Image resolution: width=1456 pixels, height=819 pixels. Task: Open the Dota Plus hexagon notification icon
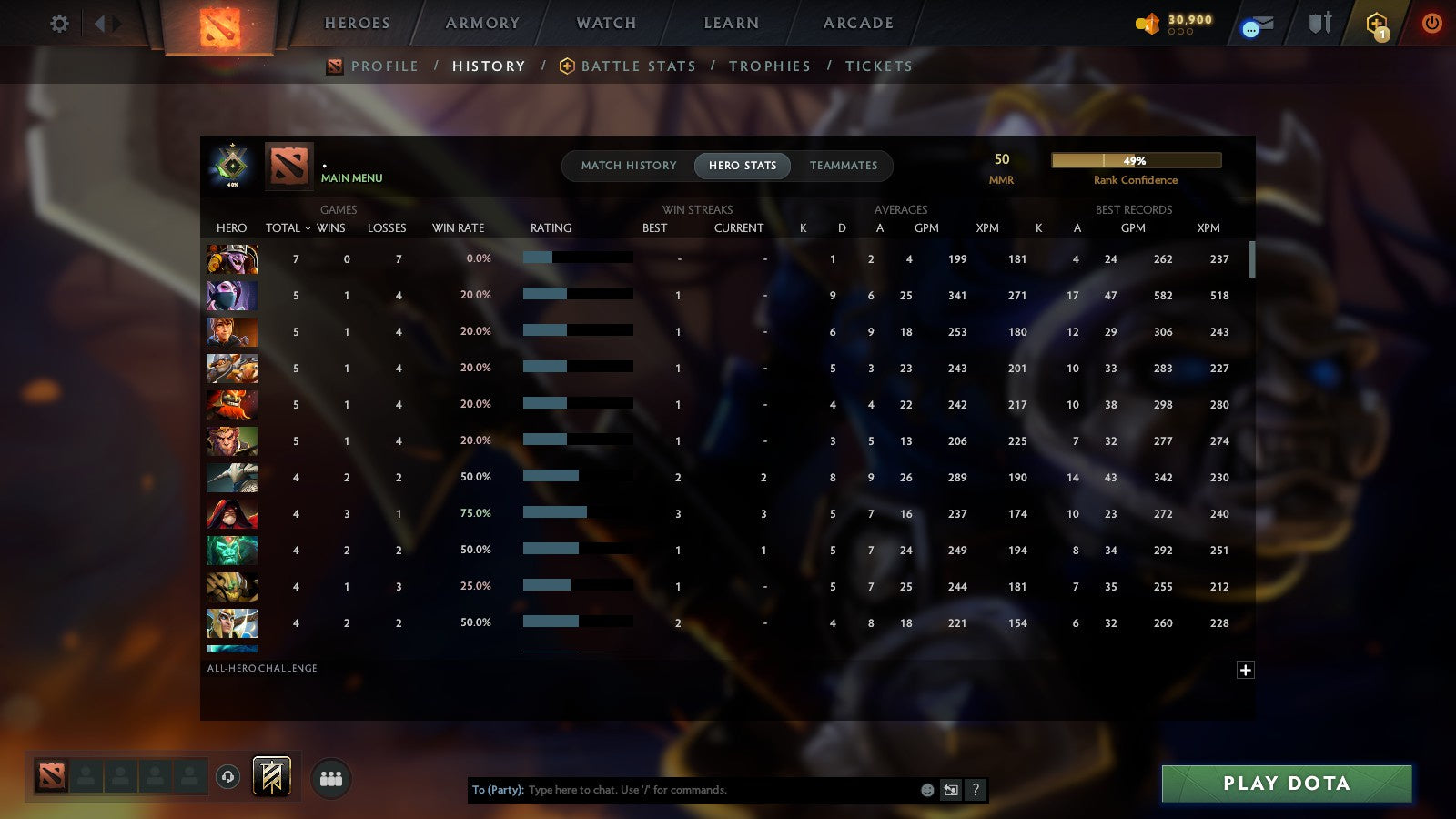click(x=1376, y=24)
